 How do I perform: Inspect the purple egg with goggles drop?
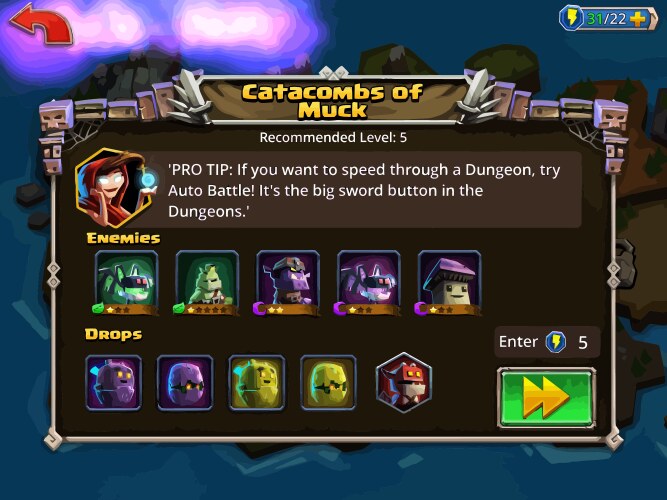(185, 382)
